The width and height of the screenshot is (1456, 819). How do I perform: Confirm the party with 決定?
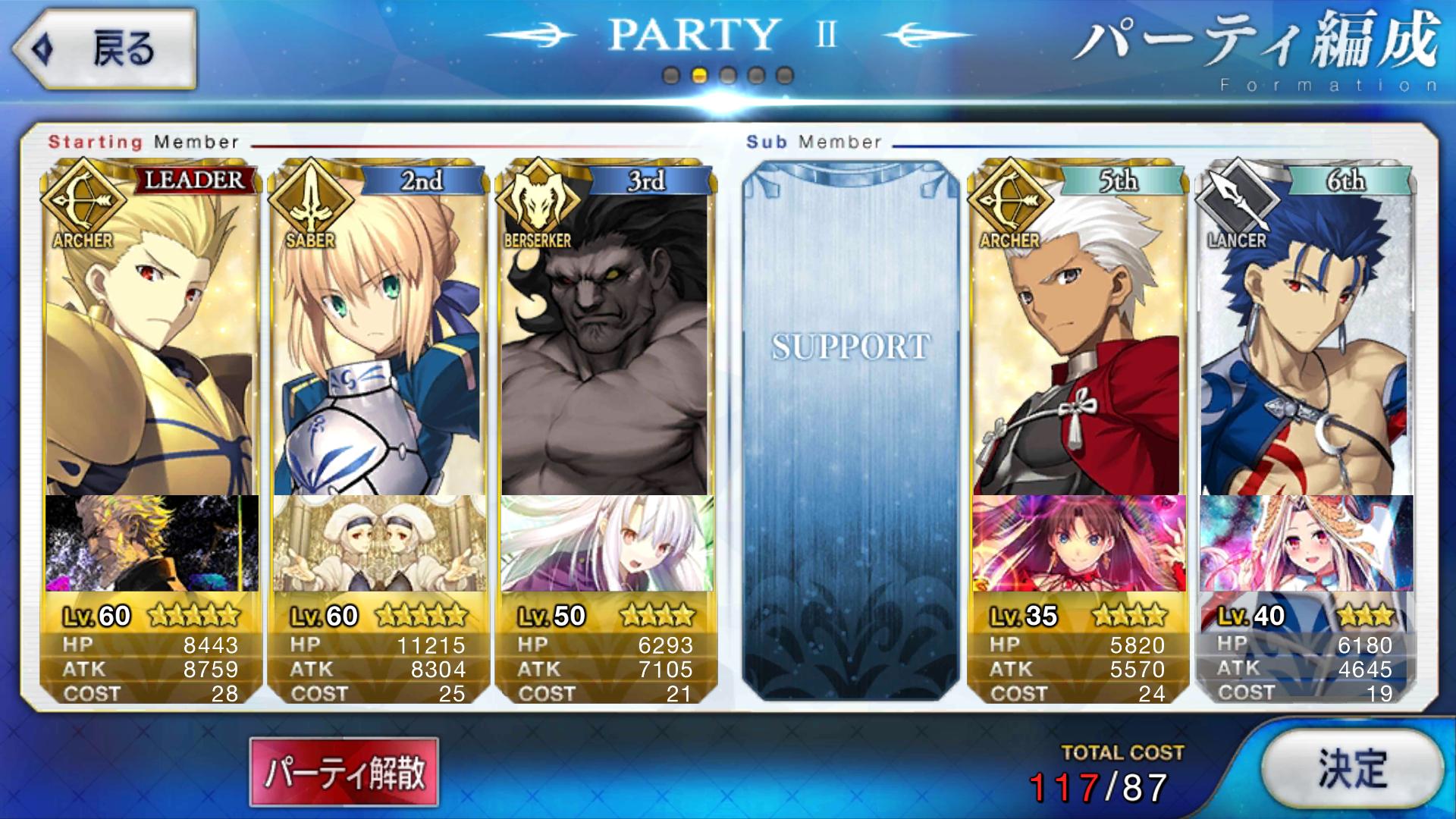[1352, 770]
